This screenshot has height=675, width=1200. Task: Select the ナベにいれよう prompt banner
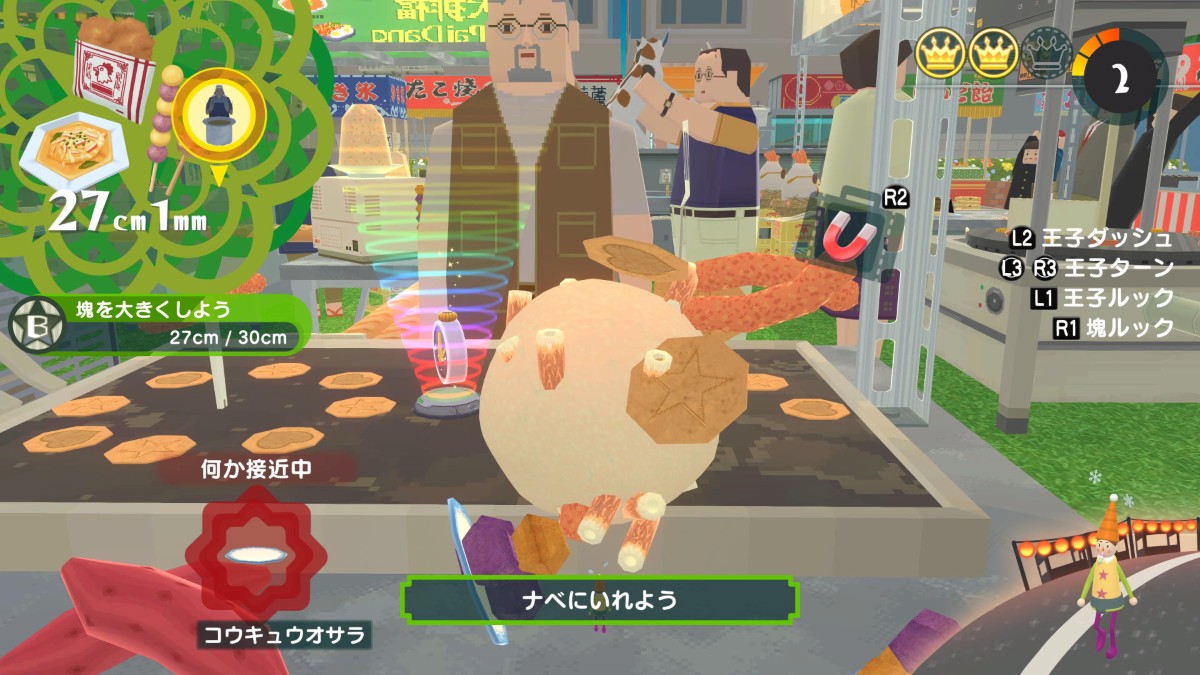pyautogui.click(x=599, y=600)
